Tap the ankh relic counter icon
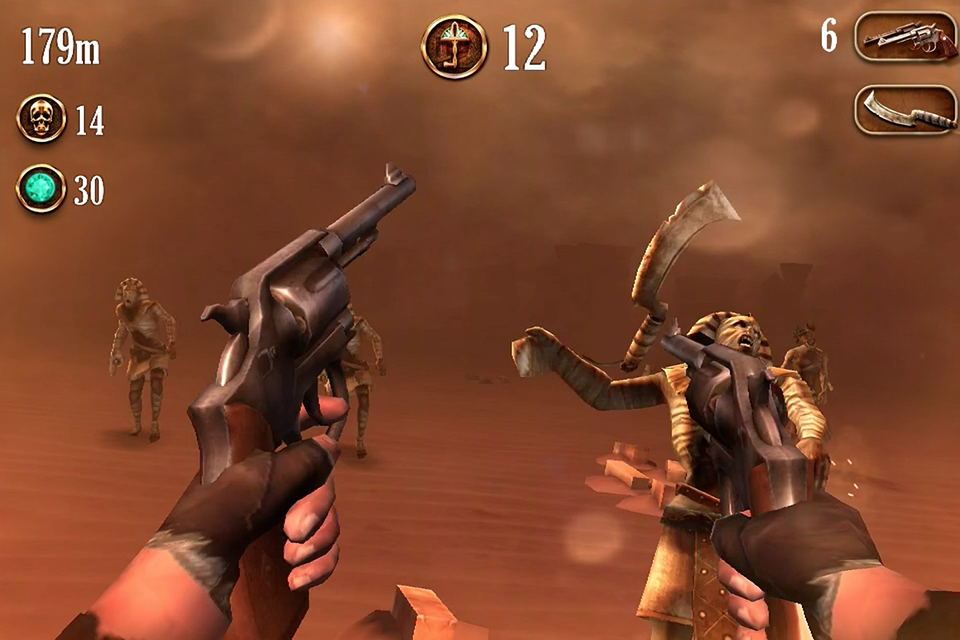Image resolution: width=960 pixels, height=640 pixels. point(454,46)
